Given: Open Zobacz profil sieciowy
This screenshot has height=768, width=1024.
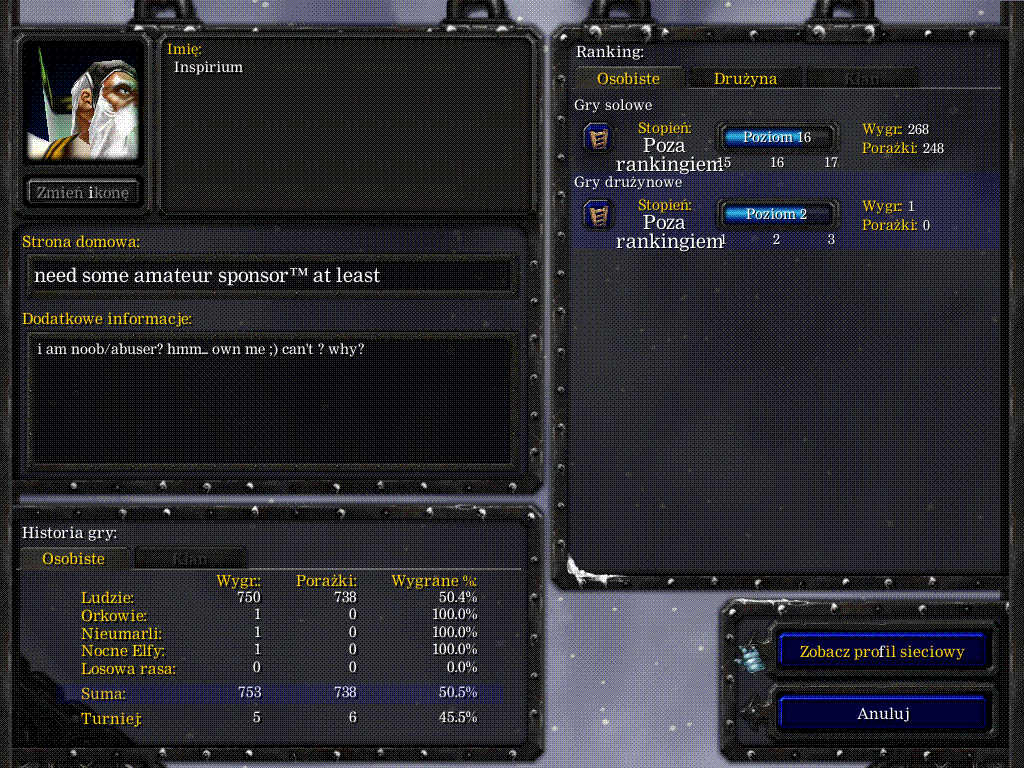Looking at the screenshot, I should 881,652.
